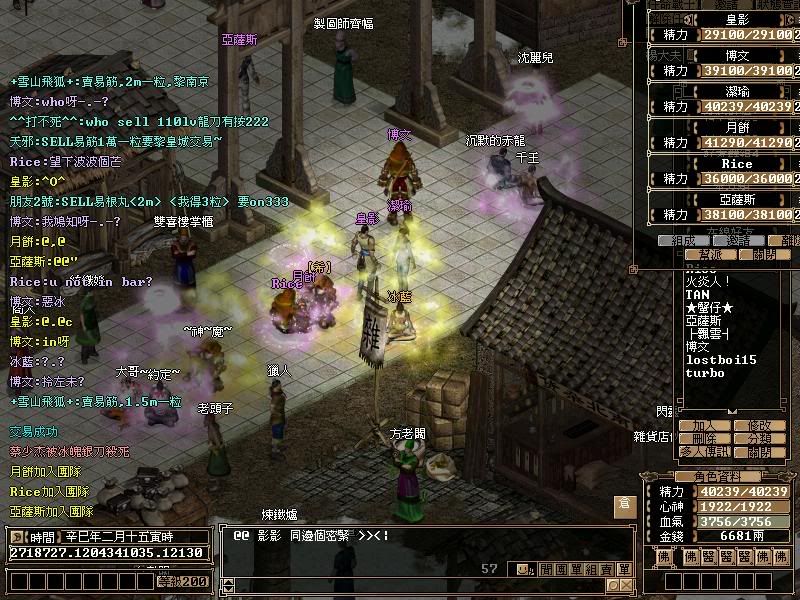Open the 角色資料 character info header
Viewport: 800px width, 600px height.
(718, 476)
